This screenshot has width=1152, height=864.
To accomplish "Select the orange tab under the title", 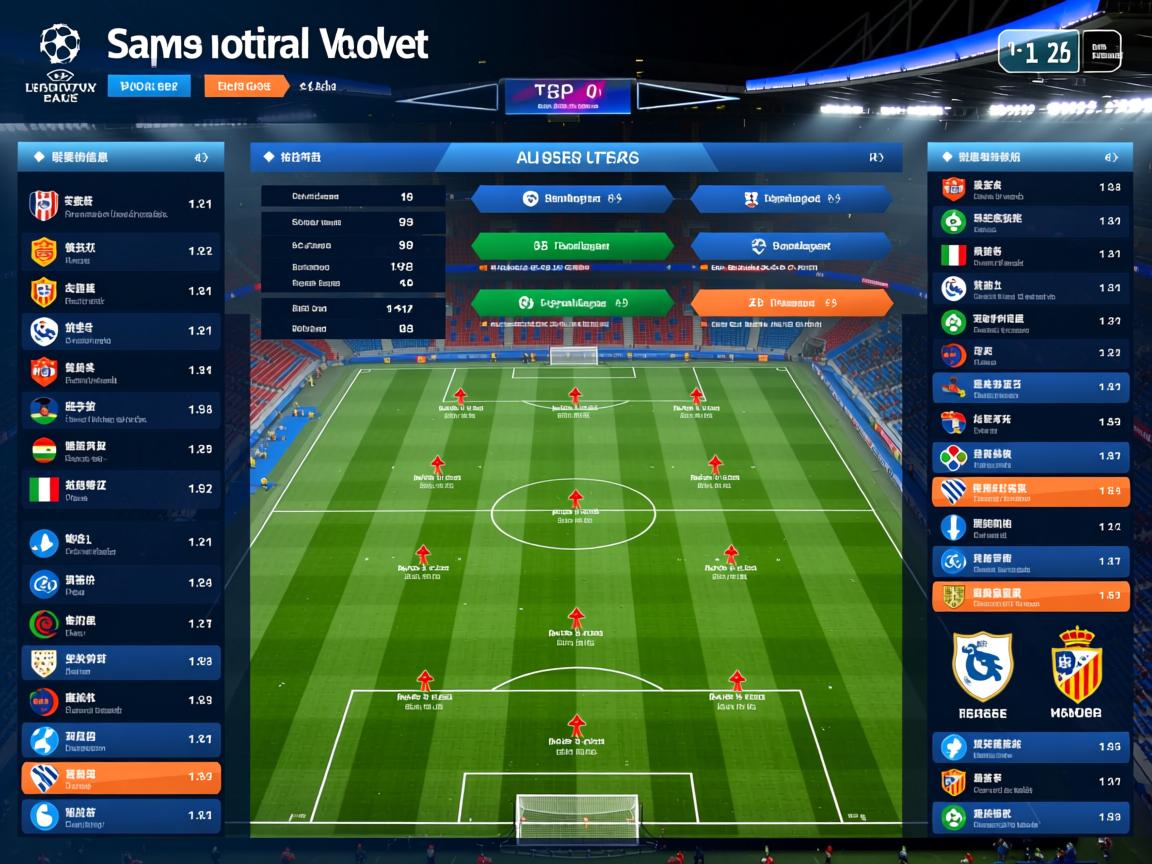I will [x=239, y=86].
